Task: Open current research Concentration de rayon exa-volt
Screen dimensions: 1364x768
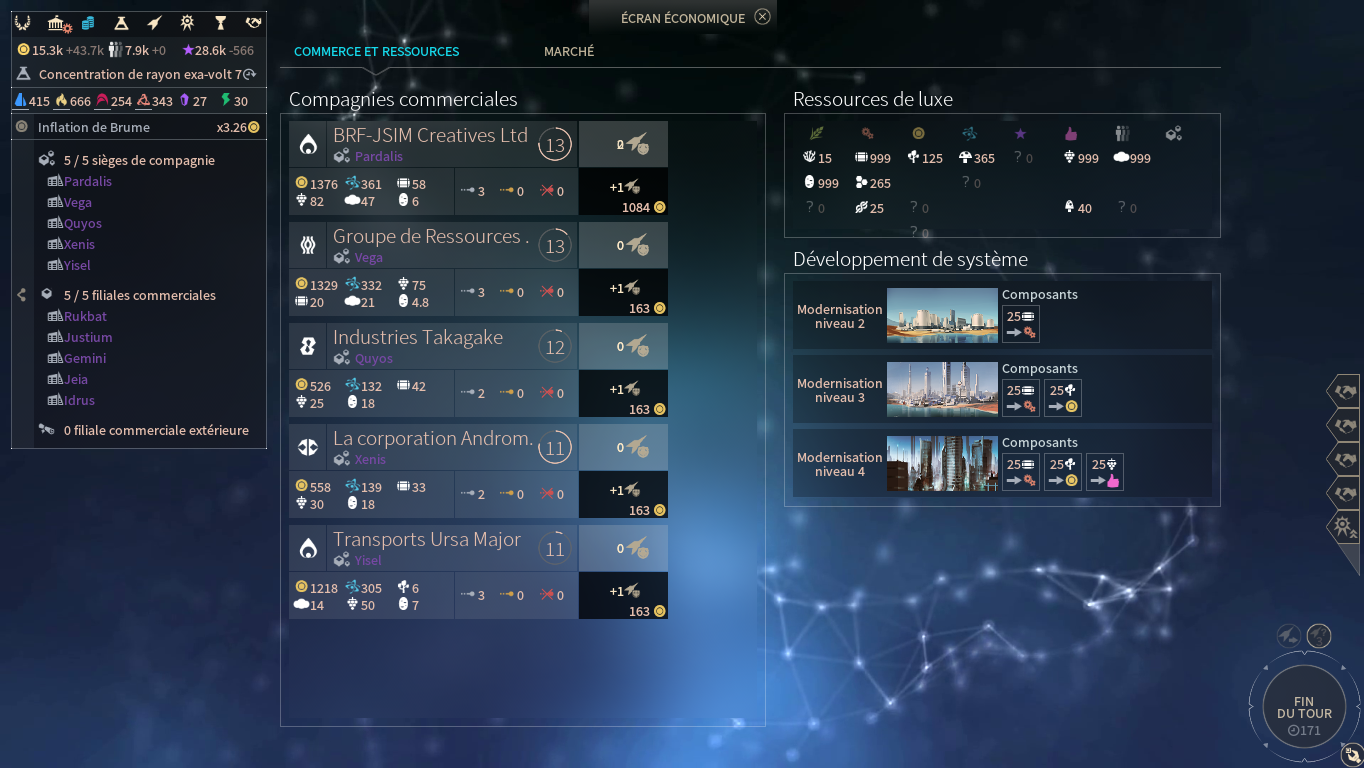Action: [138, 74]
